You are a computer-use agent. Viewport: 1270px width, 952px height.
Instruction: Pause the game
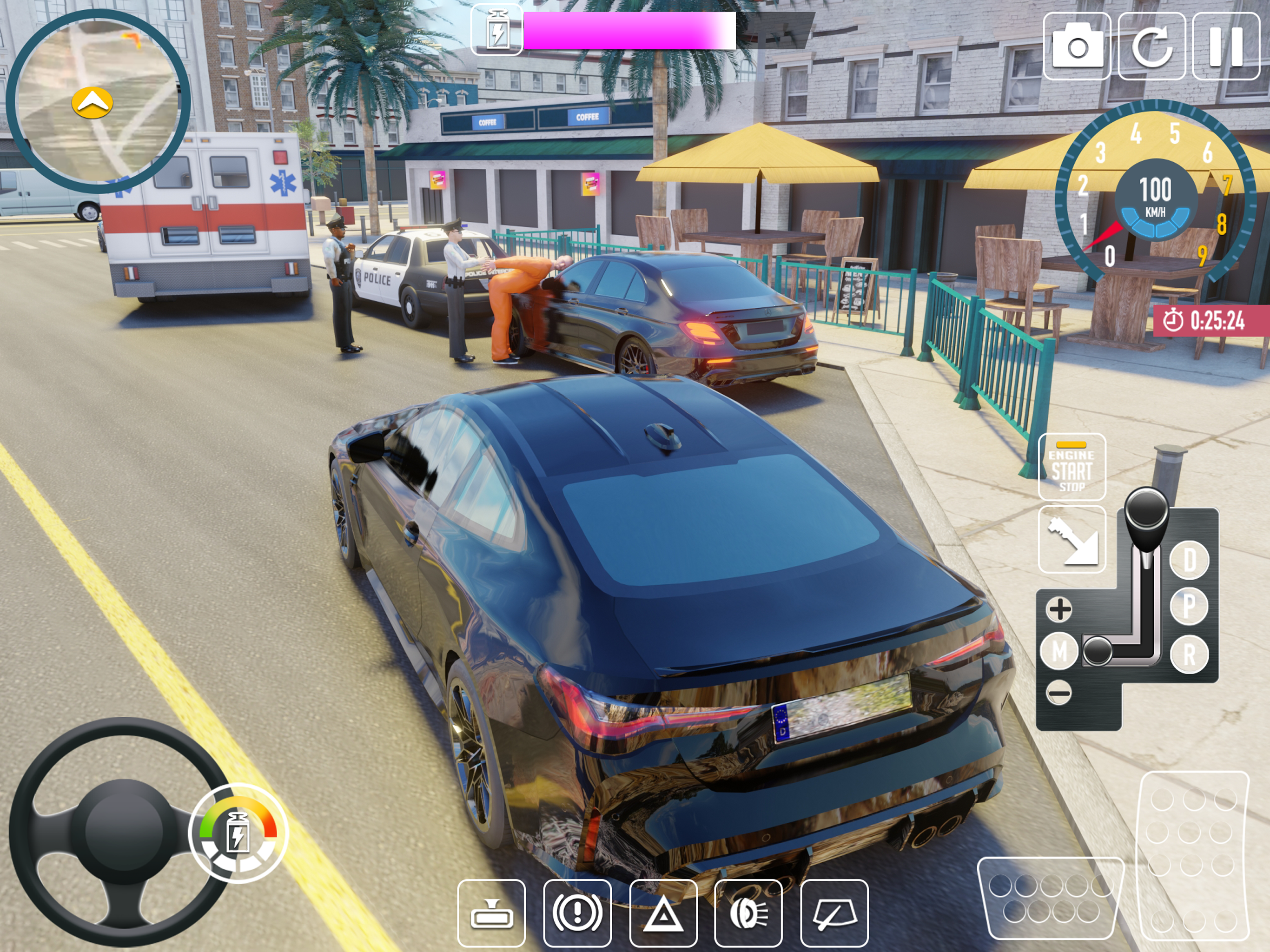point(1226,46)
